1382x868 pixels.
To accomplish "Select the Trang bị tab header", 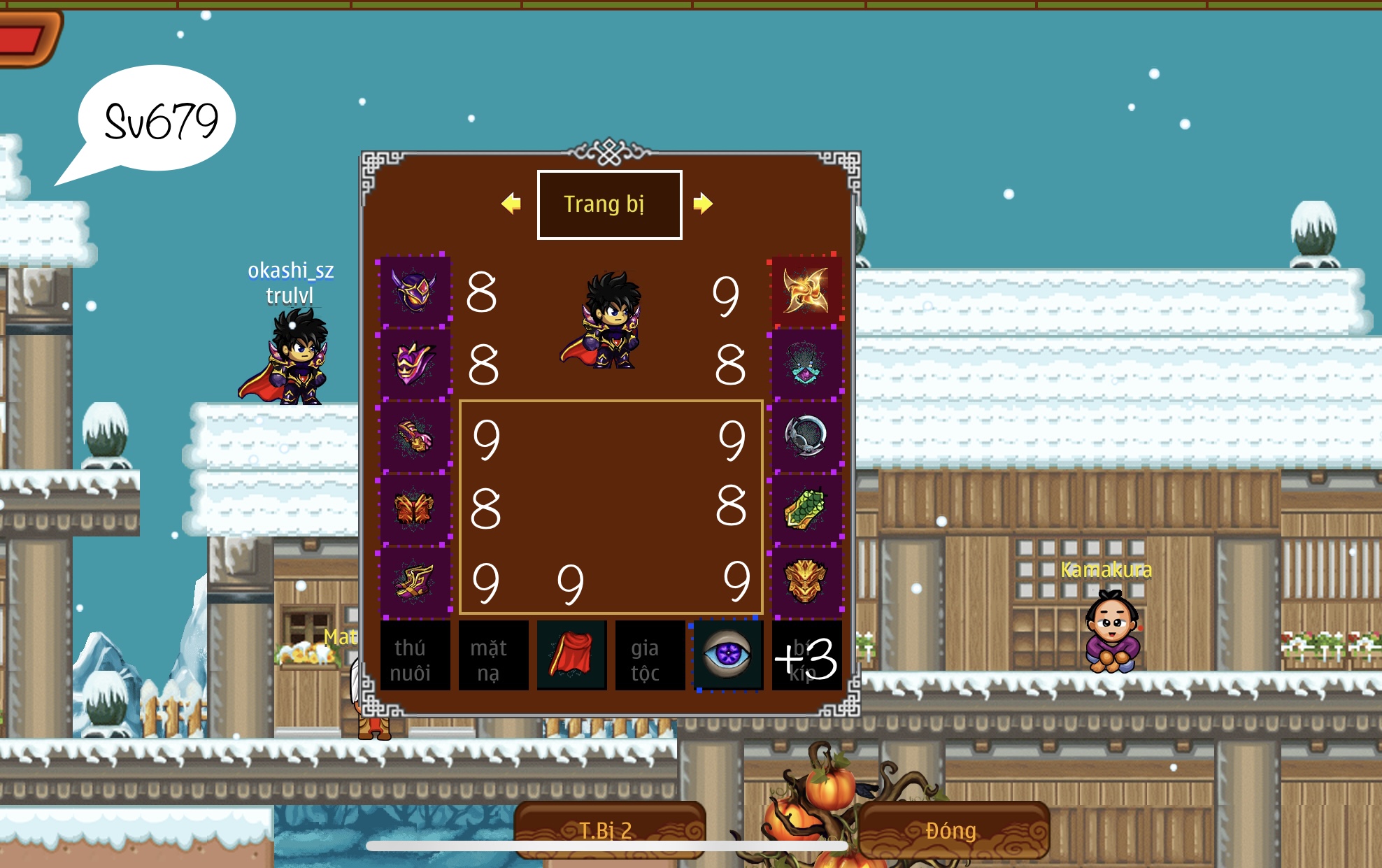I will pyautogui.click(x=609, y=204).
